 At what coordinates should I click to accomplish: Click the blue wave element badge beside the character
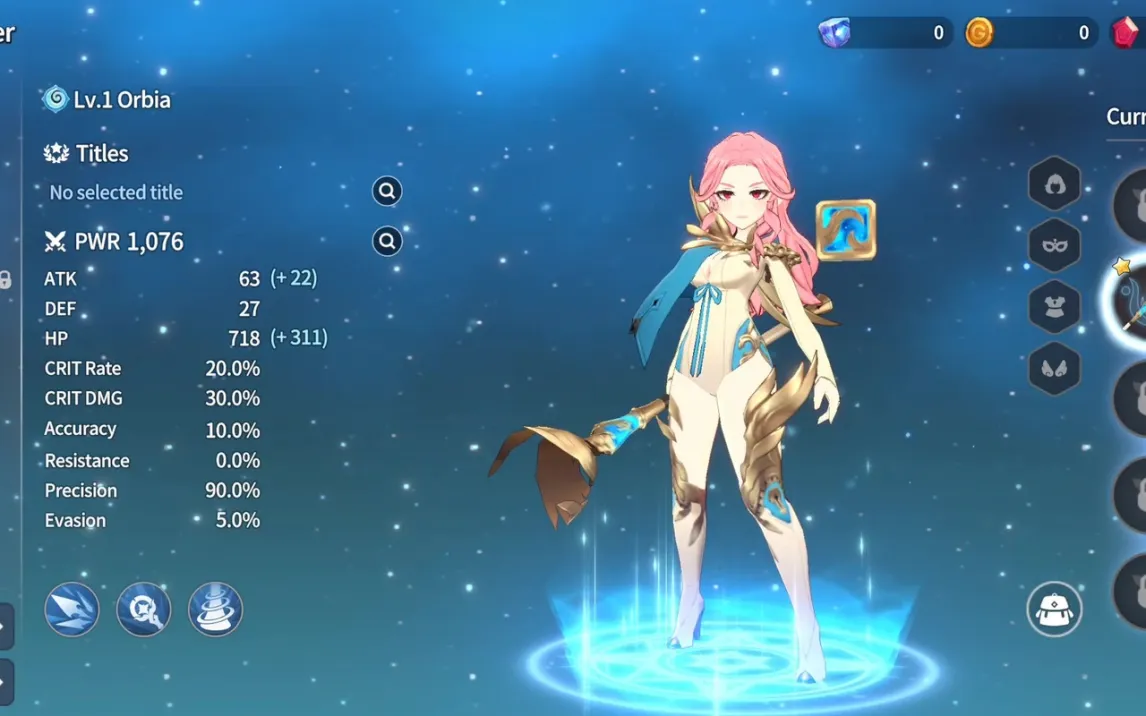[x=845, y=230]
